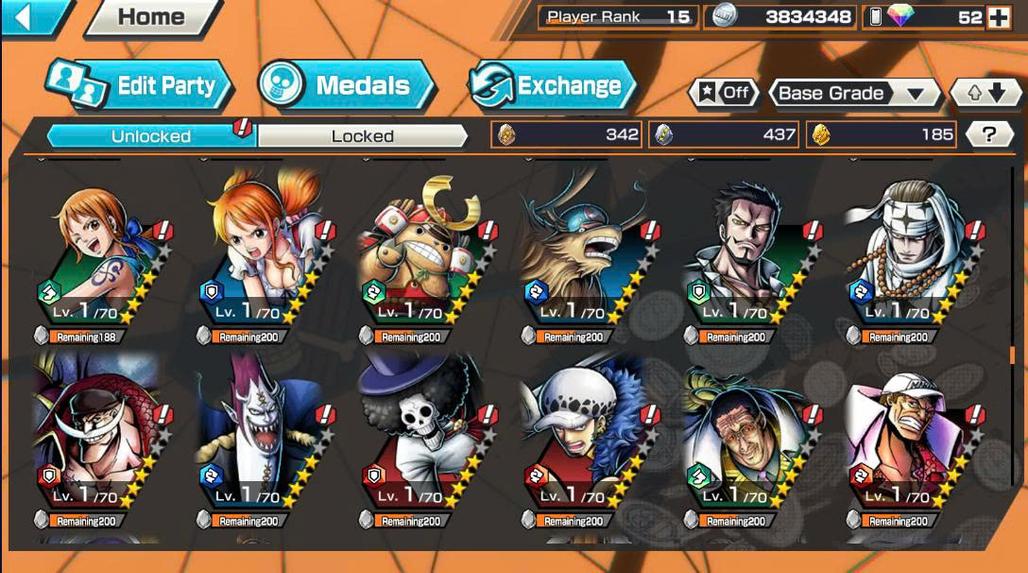Open the question mark help
Screen dimensions: 1028x573
point(989,134)
